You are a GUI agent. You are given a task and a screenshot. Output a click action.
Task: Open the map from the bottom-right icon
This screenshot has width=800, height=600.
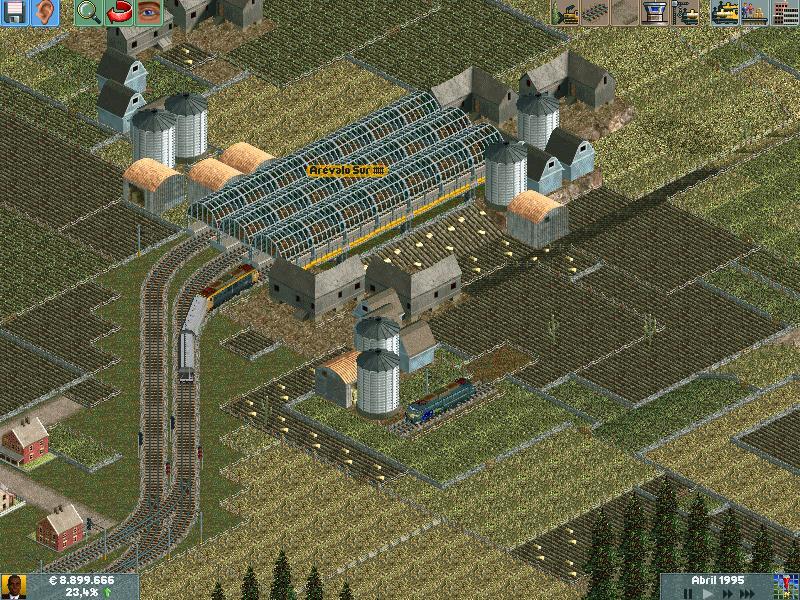(x=787, y=586)
